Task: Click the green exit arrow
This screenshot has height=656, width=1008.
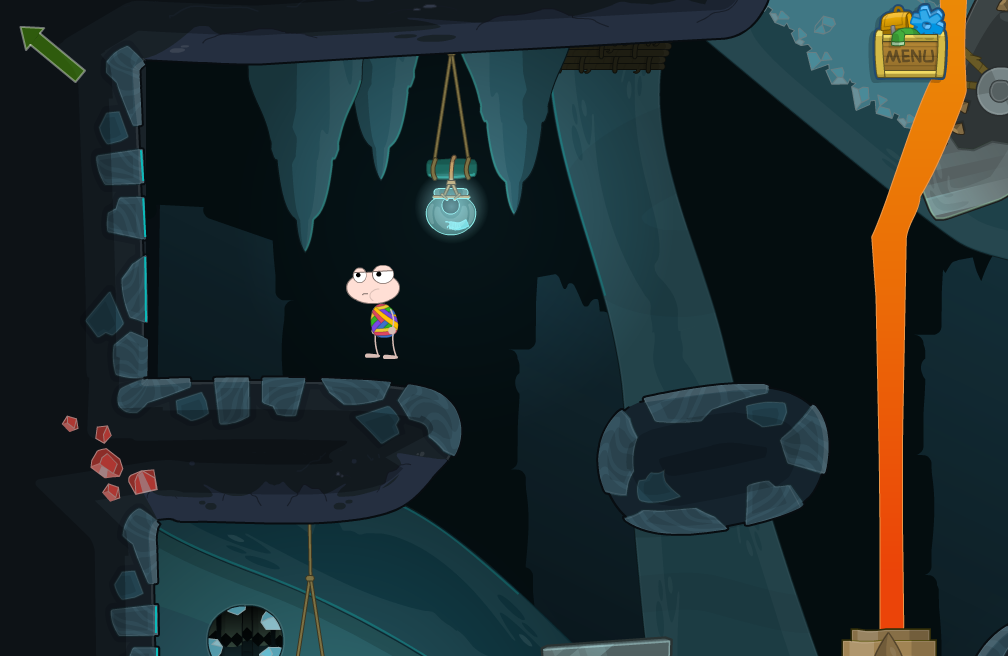Action: click(x=51, y=52)
